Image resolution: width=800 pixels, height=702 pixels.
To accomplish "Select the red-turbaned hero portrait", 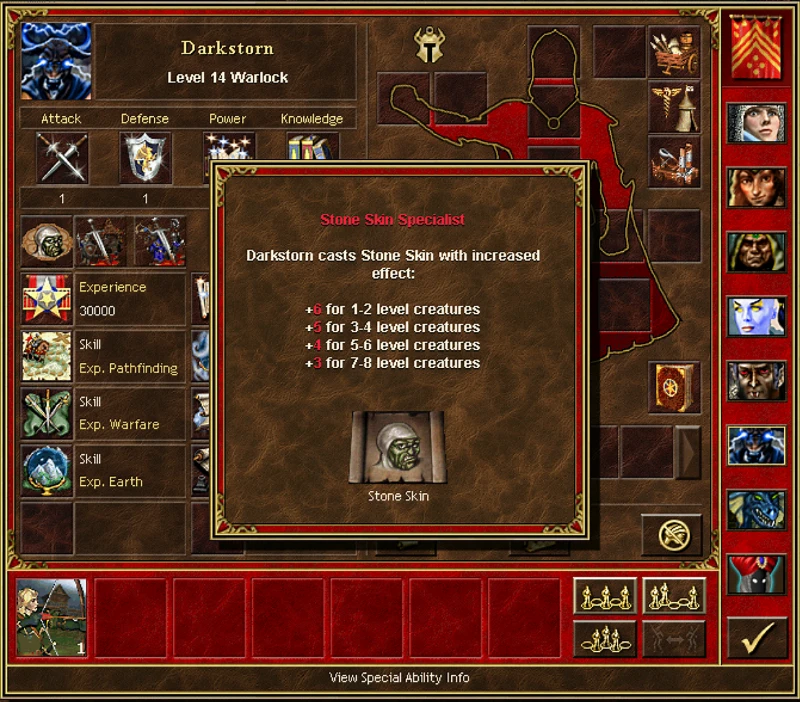I will [x=756, y=575].
